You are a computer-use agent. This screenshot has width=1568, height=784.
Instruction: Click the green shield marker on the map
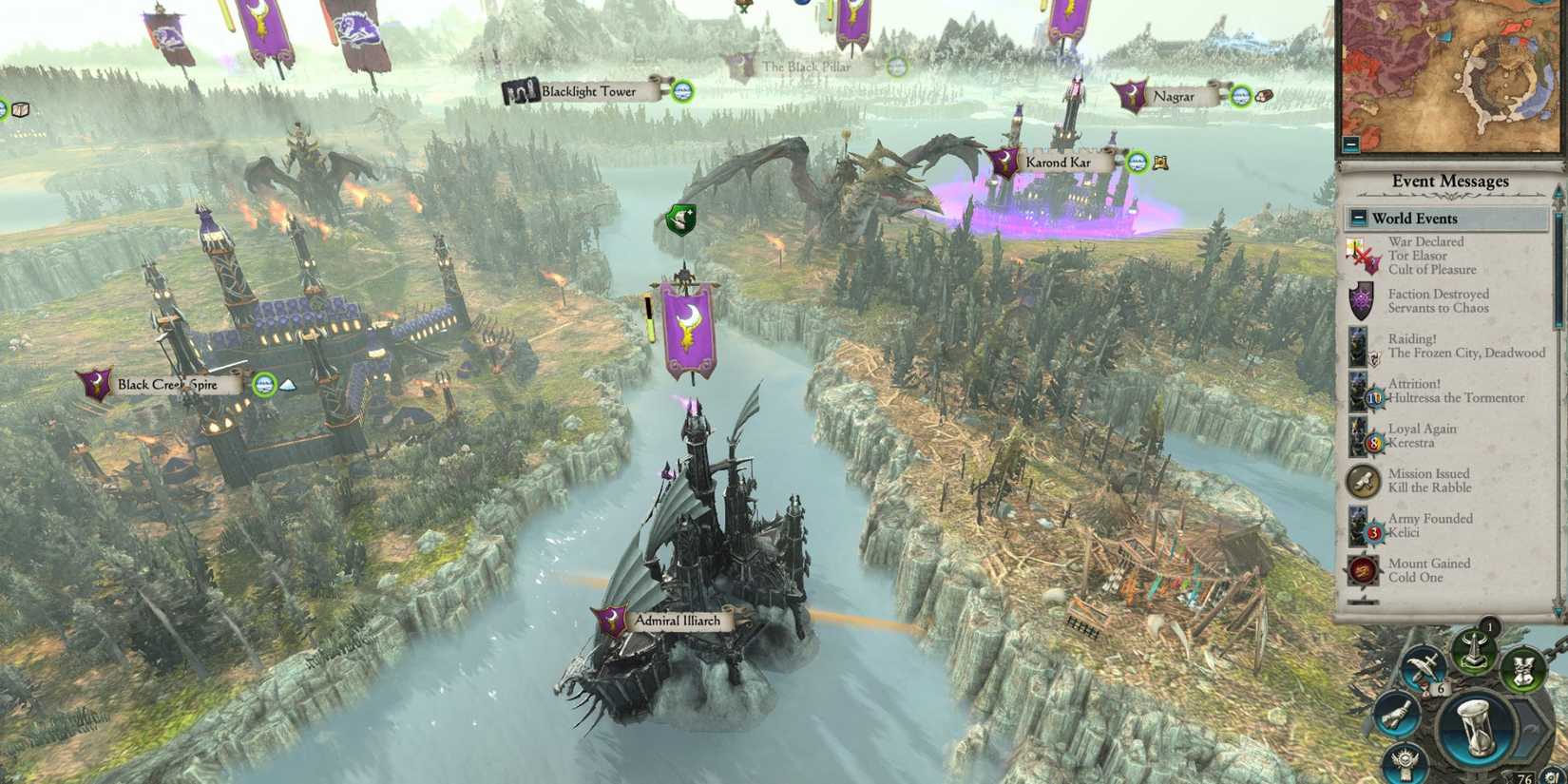coord(684,219)
